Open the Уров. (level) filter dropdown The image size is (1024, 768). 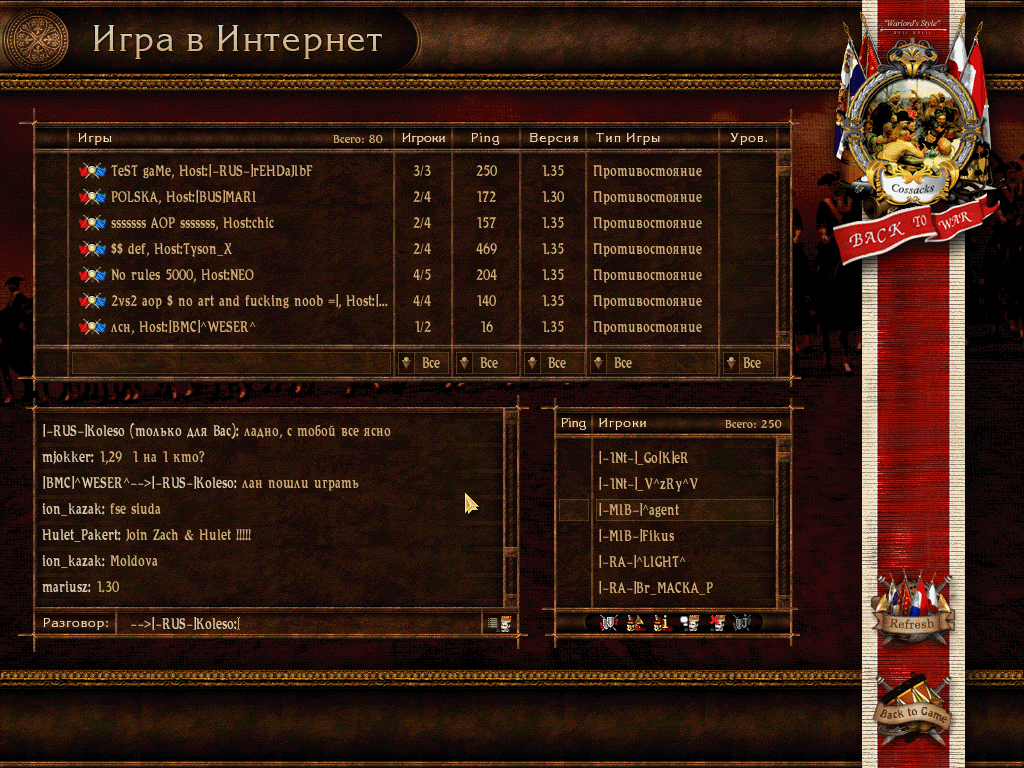click(x=746, y=363)
